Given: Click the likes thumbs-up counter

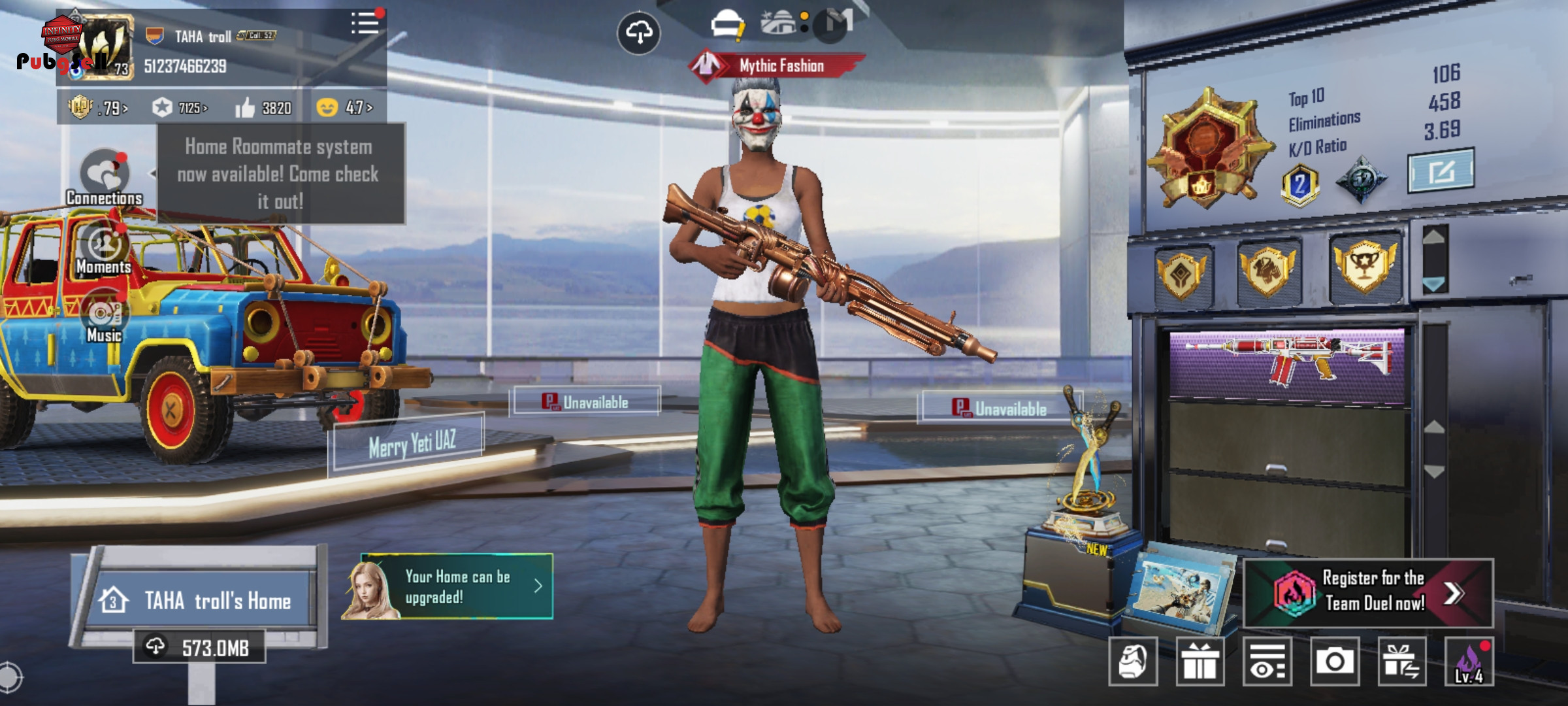Looking at the screenshot, I should (x=264, y=107).
